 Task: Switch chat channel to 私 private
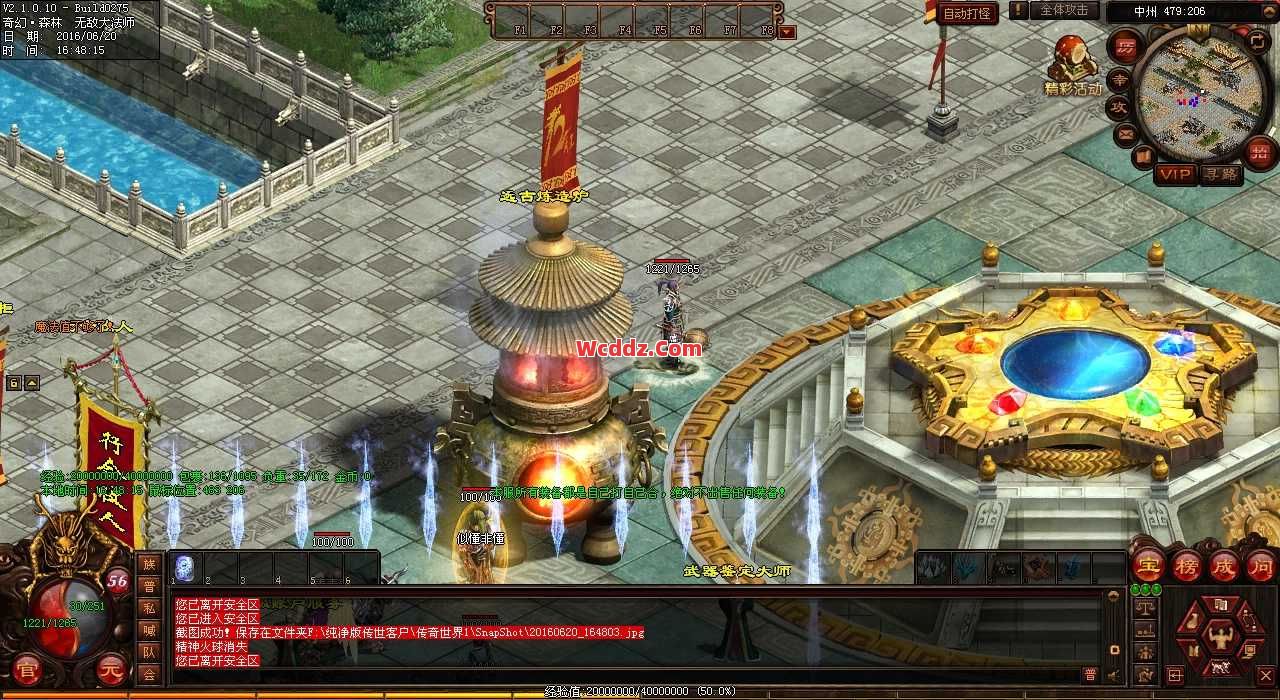point(149,608)
